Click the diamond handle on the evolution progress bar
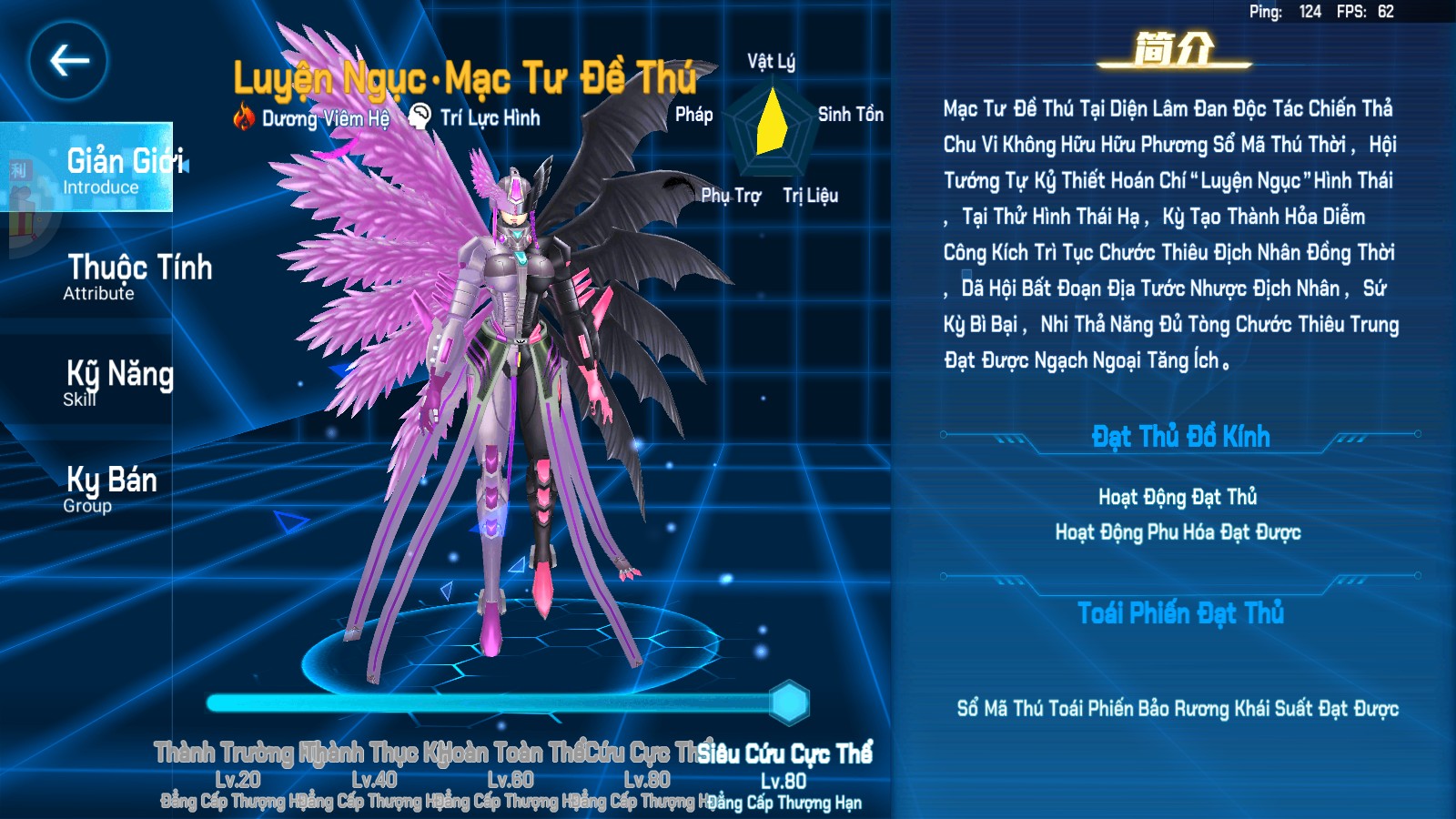 [790, 701]
